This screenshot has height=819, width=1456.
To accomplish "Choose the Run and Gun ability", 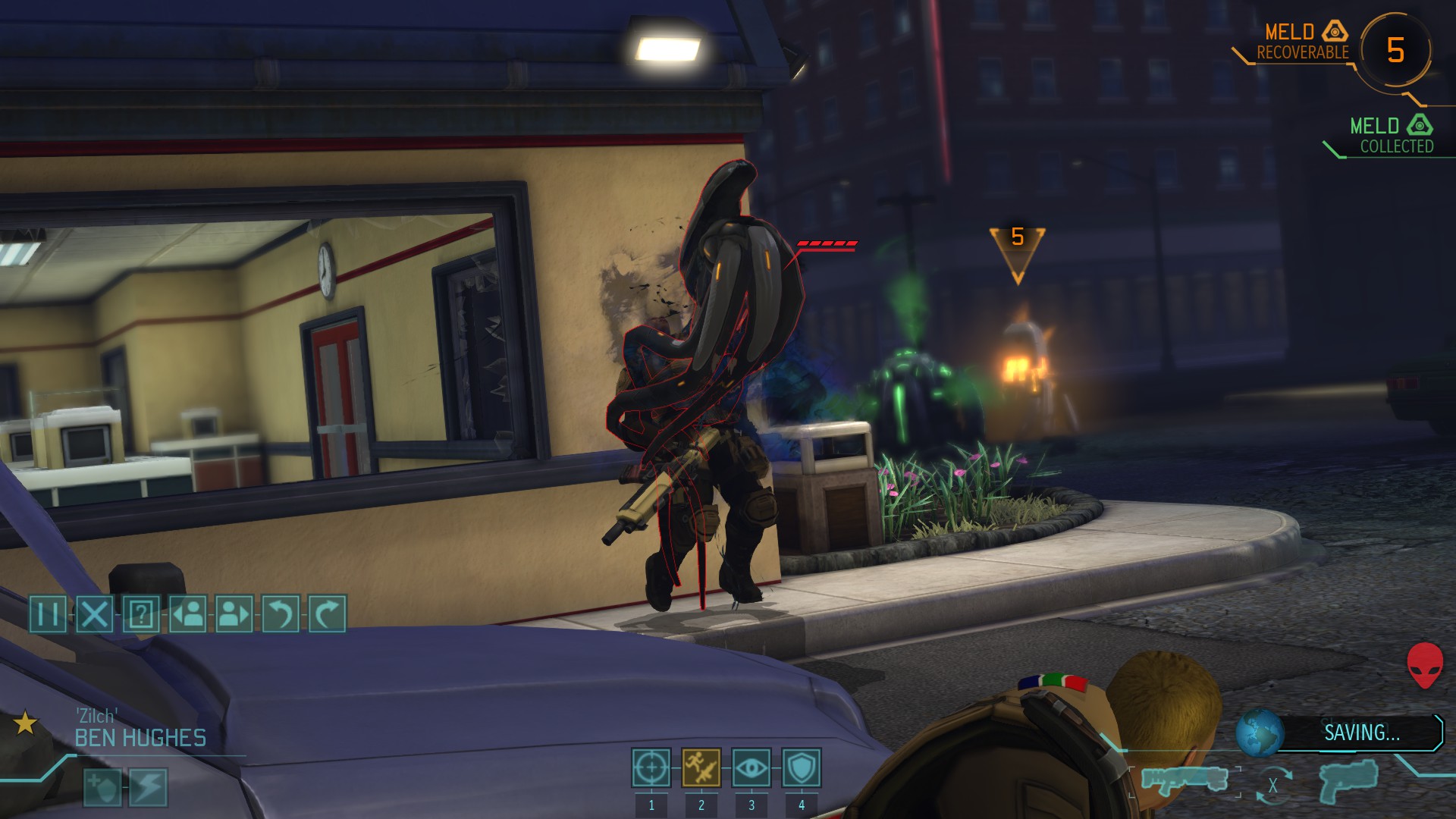I will click(701, 768).
